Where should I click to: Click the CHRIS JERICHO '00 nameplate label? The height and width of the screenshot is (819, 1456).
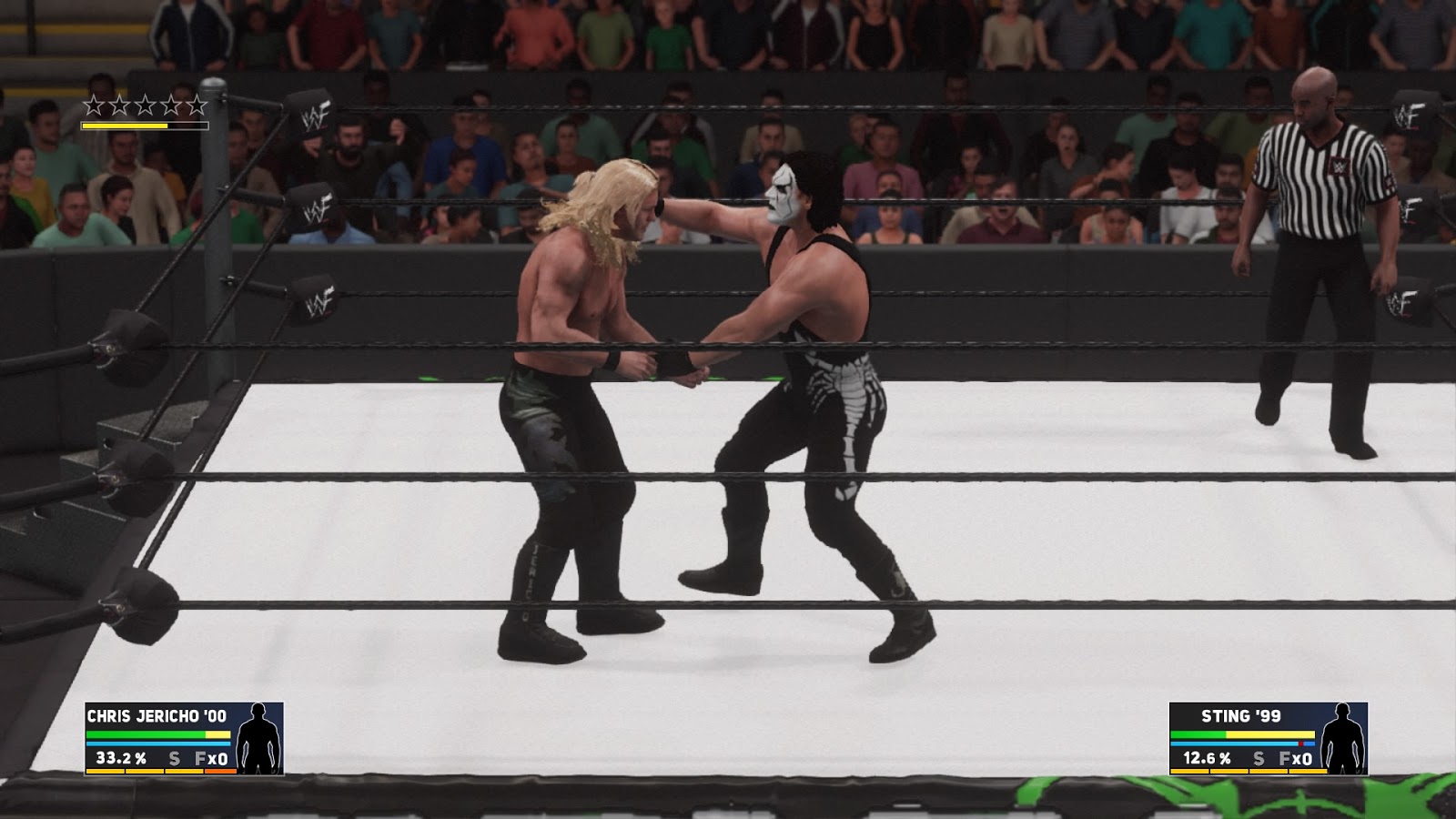(157, 715)
